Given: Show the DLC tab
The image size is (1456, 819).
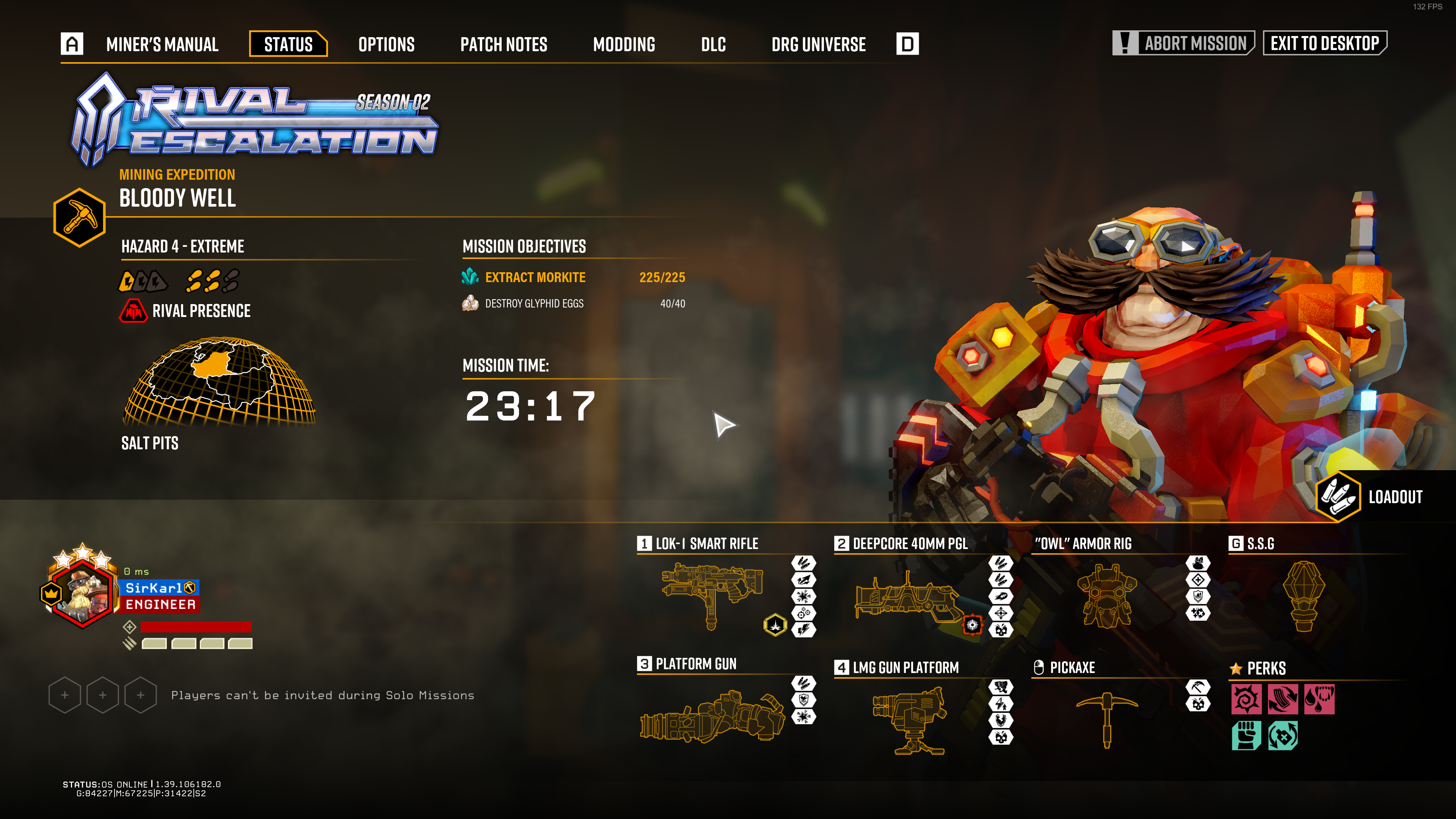Looking at the screenshot, I should (x=713, y=44).
